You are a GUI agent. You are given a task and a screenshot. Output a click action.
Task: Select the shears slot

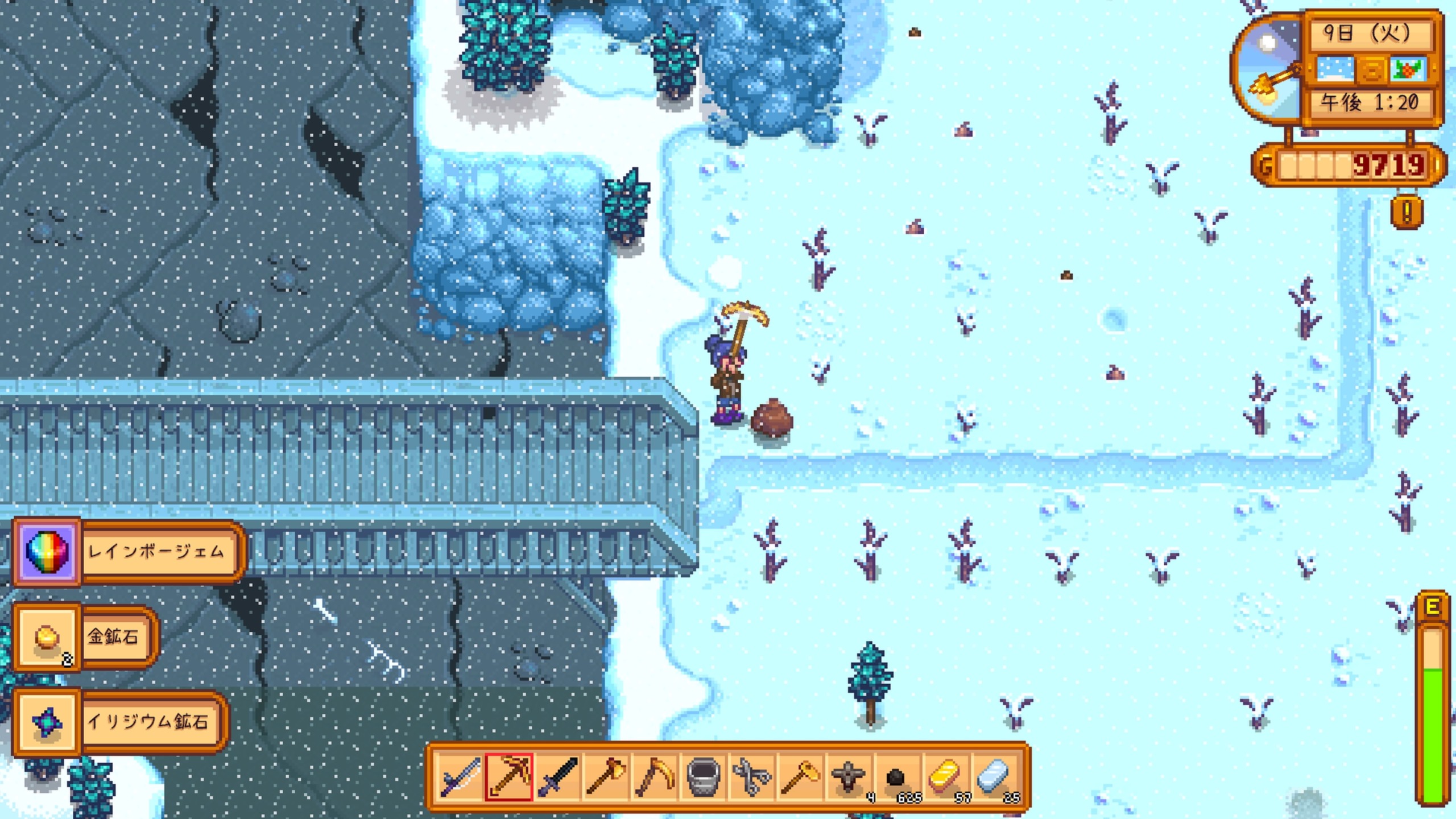[x=752, y=777]
